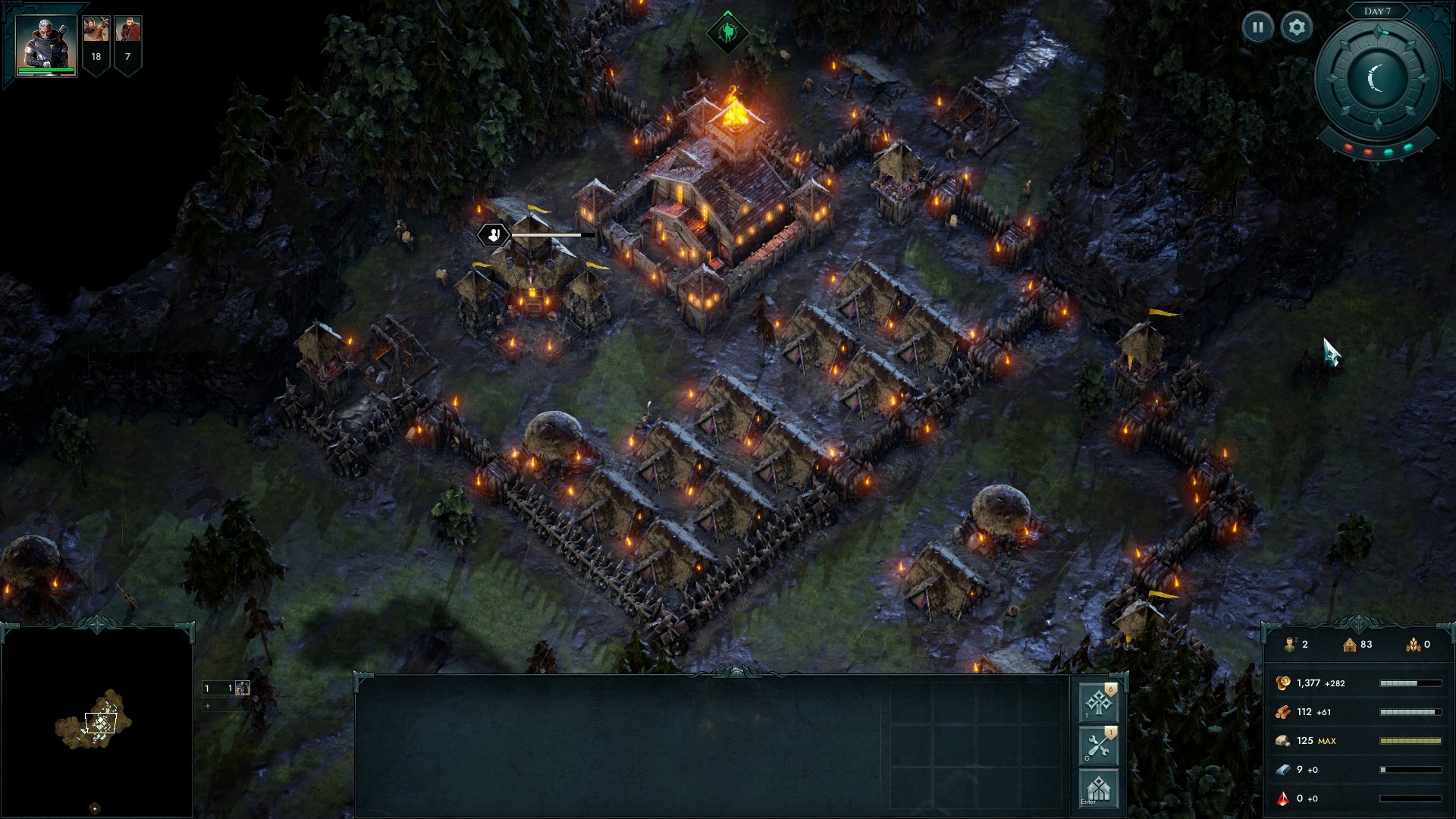Click the housing capacity icon showing 83
Image resolution: width=1456 pixels, height=819 pixels.
pyautogui.click(x=1350, y=645)
